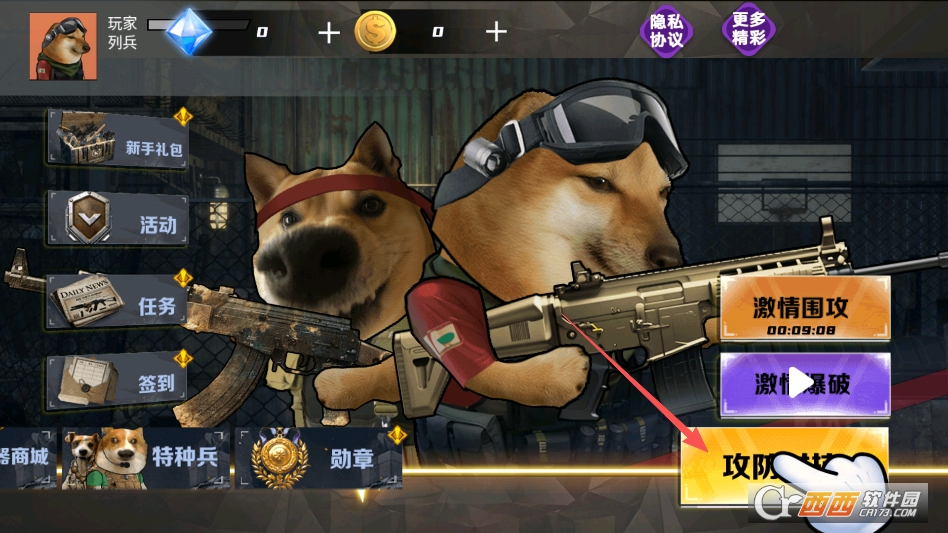Screen dimensions: 948x533
Task: Open the 勋章 medals page
Action: (319, 459)
